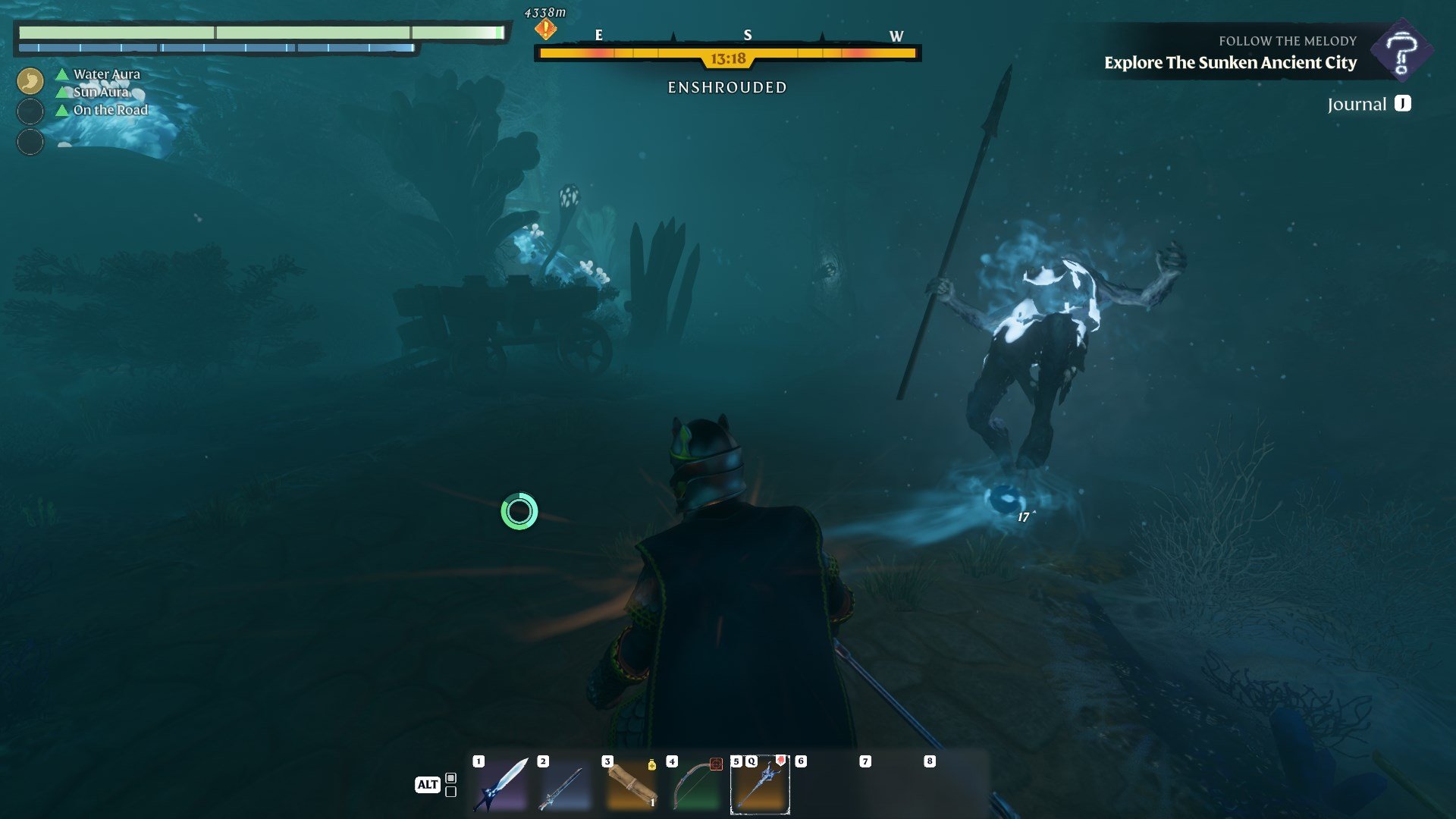Select the rapier in hotbar slot 2
This screenshot has height=819, width=1456.
567,786
